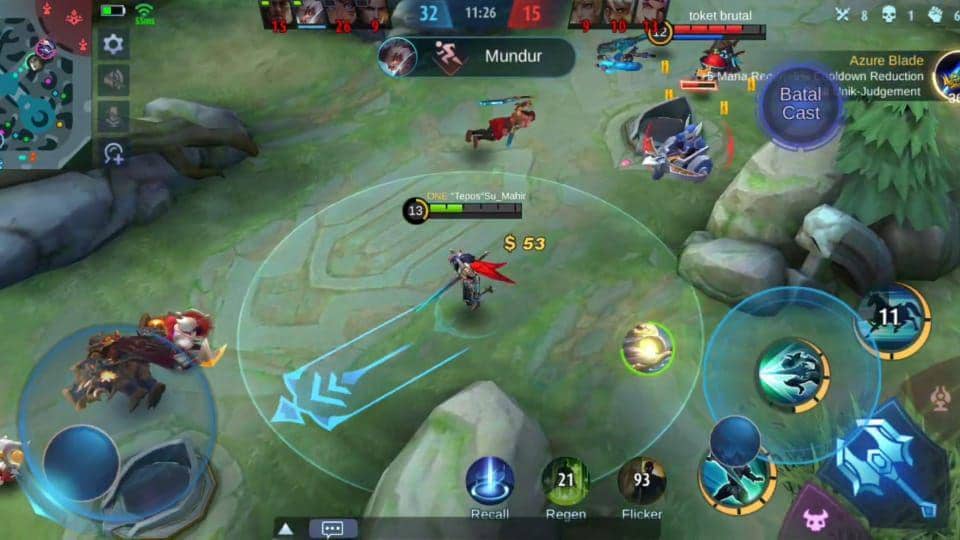Toggle the speaker sound icon
Viewport: 960px width, 540px height.
pyautogui.click(x=113, y=79)
